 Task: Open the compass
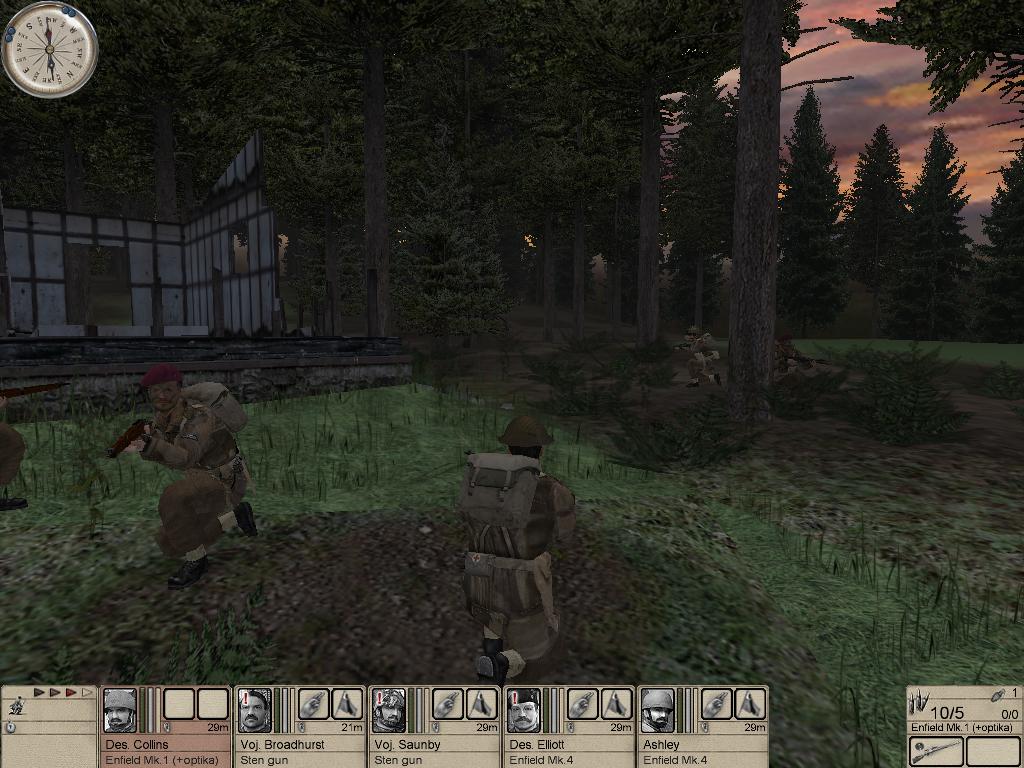[x=50, y=49]
